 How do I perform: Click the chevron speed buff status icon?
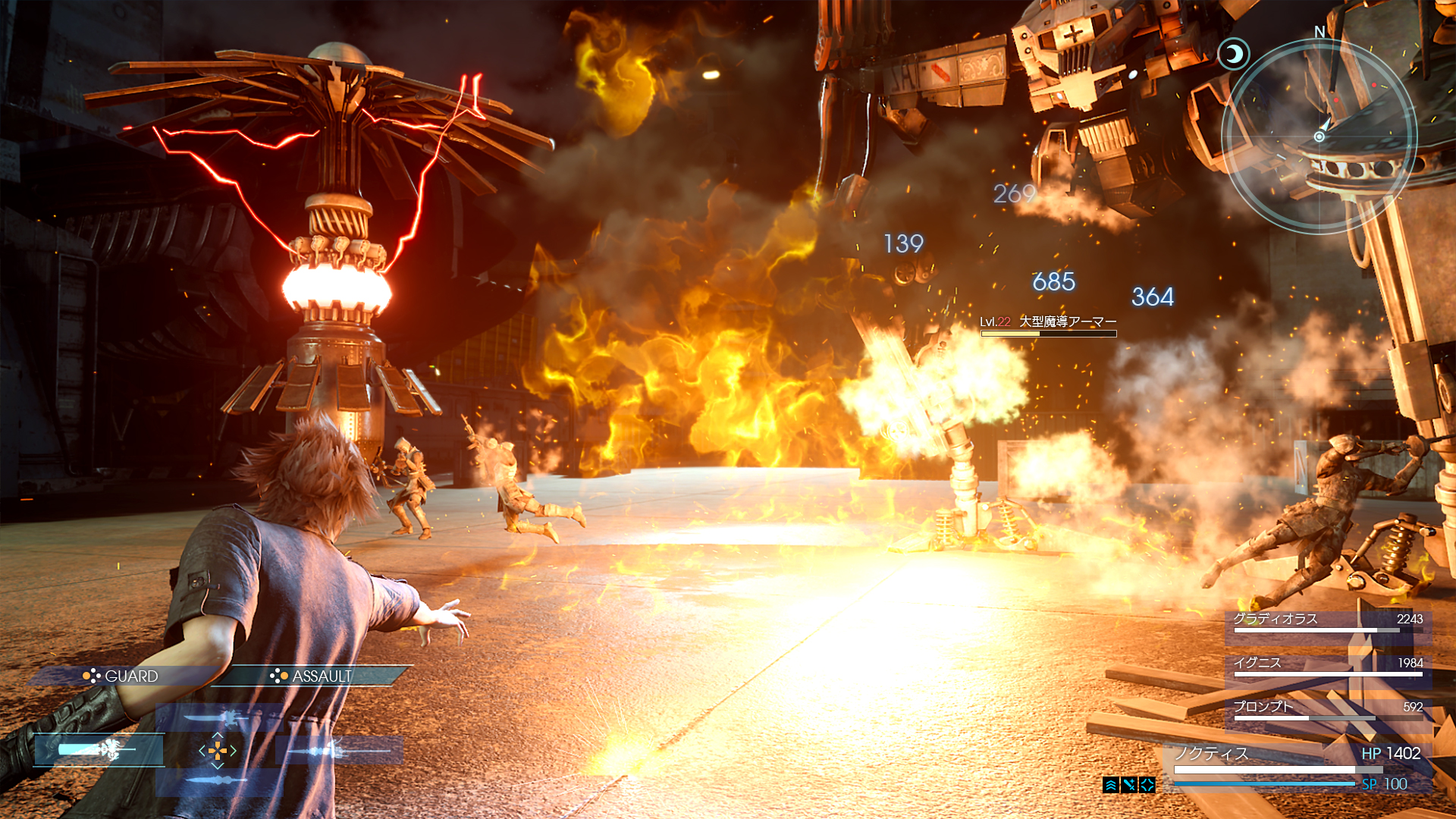click(x=1110, y=785)
